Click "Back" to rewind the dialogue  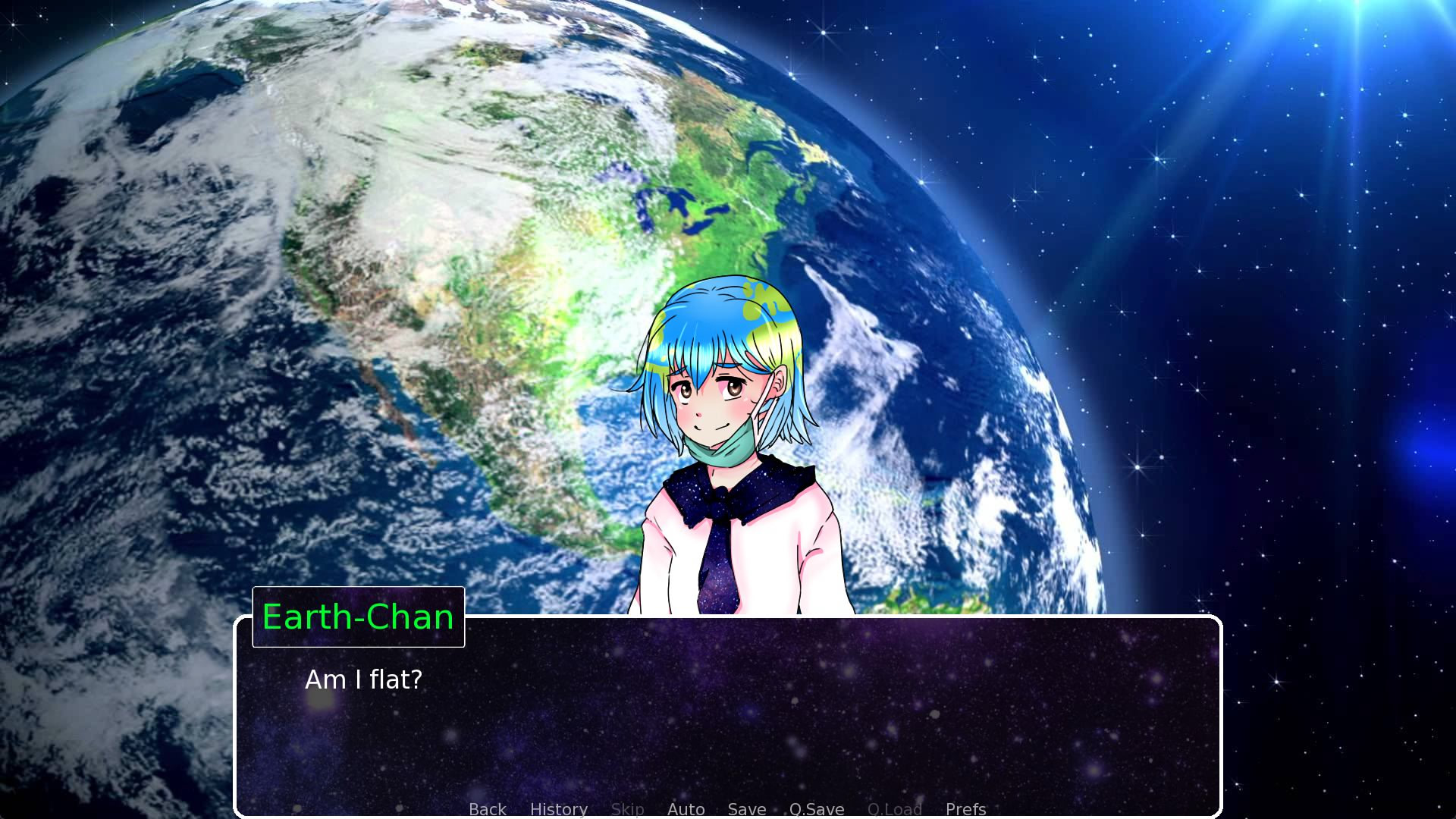click(x=487, y=809)
